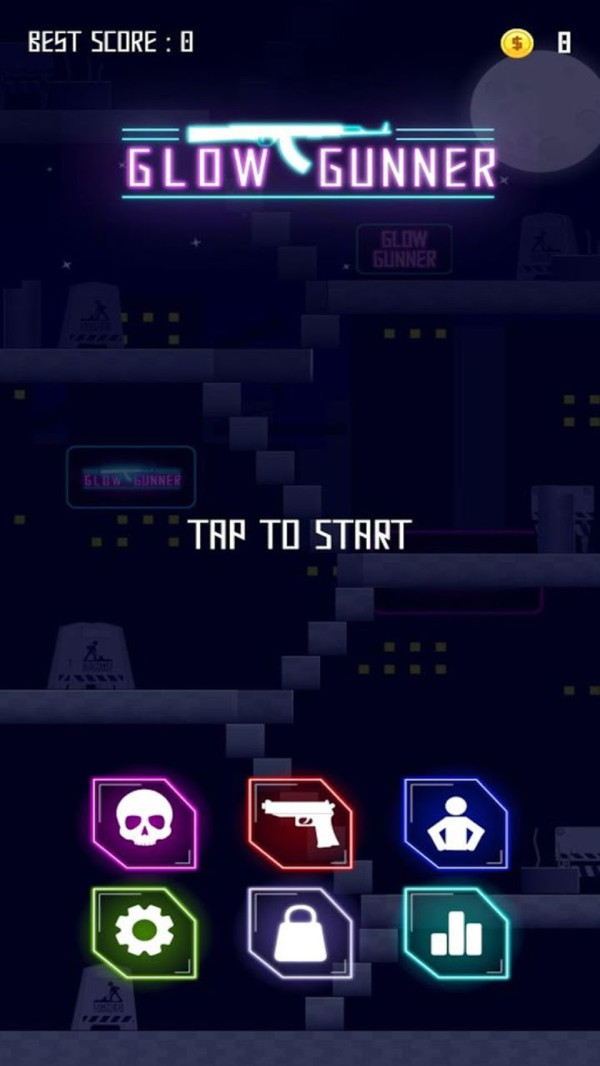The image size is (600, 1066).
Task: Click the gold coin currency icon
Action: pyautogui.click(x=517, y=42)
